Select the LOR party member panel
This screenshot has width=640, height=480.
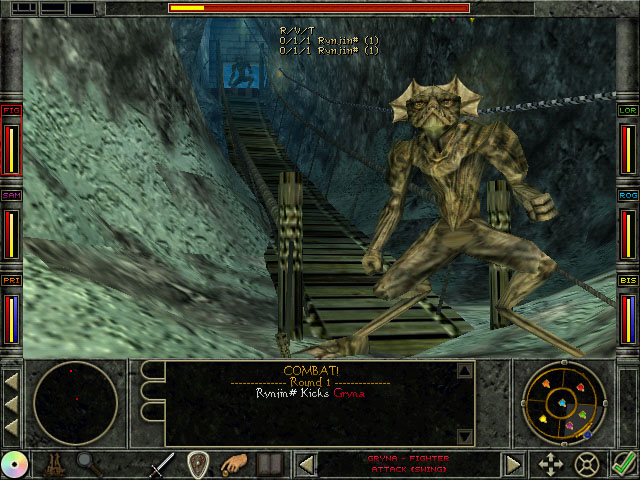pyautogui.click(x=628, y=141)
